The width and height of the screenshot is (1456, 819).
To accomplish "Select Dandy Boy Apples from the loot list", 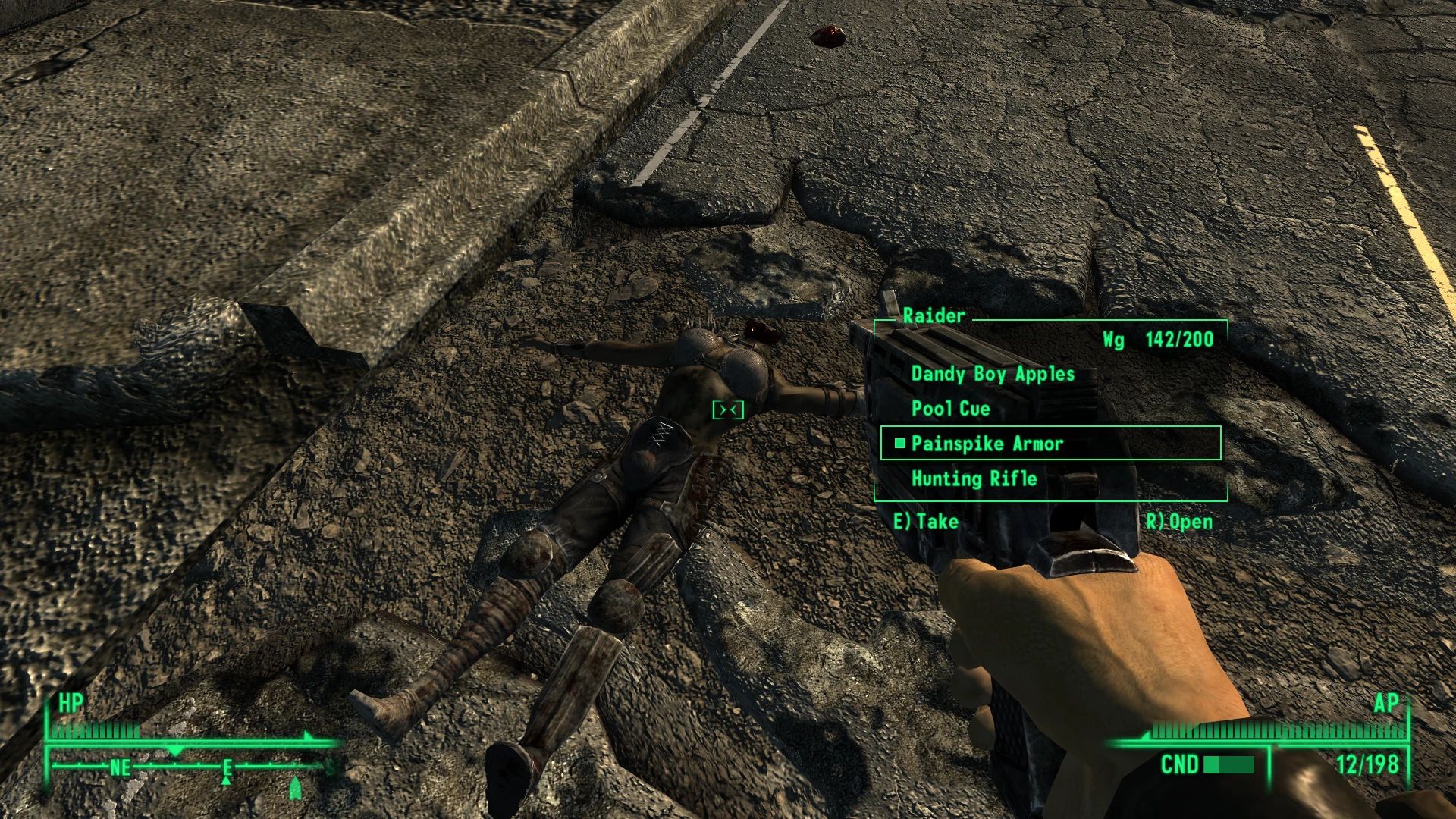I will 993,373.
